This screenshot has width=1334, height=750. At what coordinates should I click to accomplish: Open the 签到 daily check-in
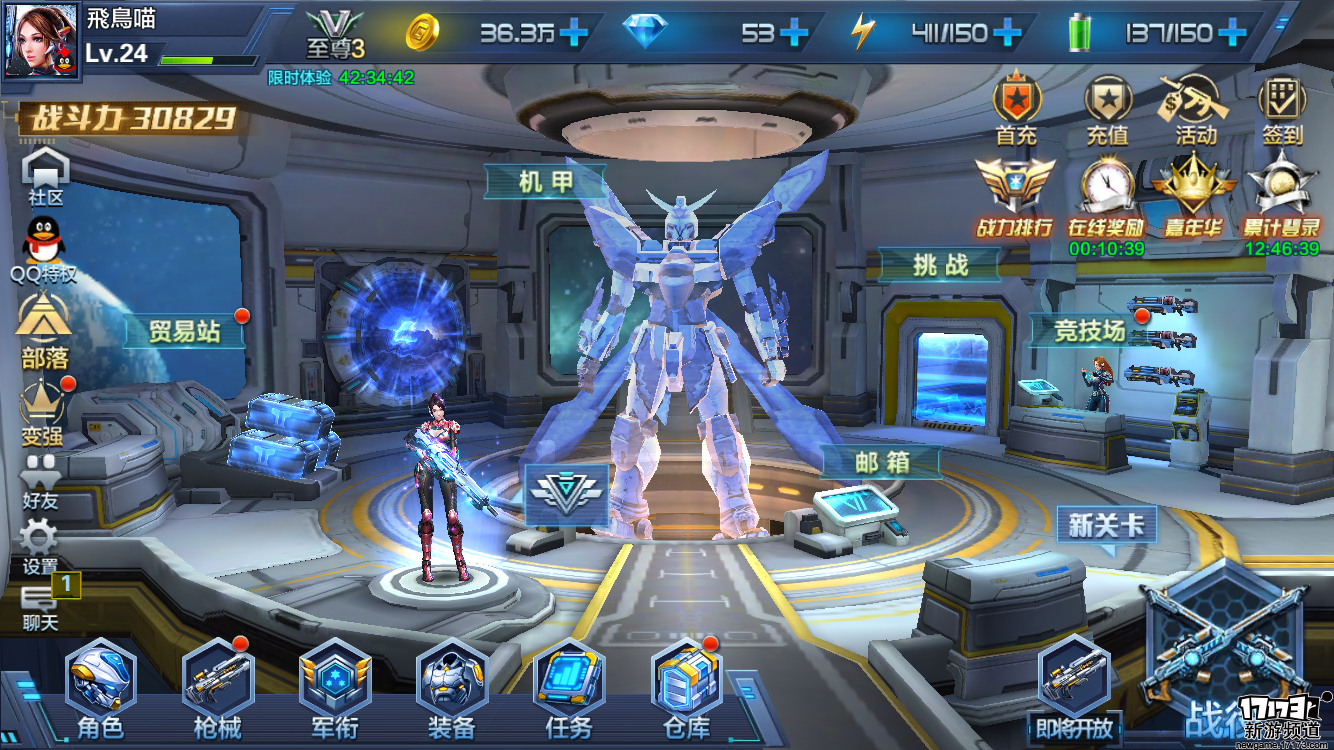coord(1282,110)
